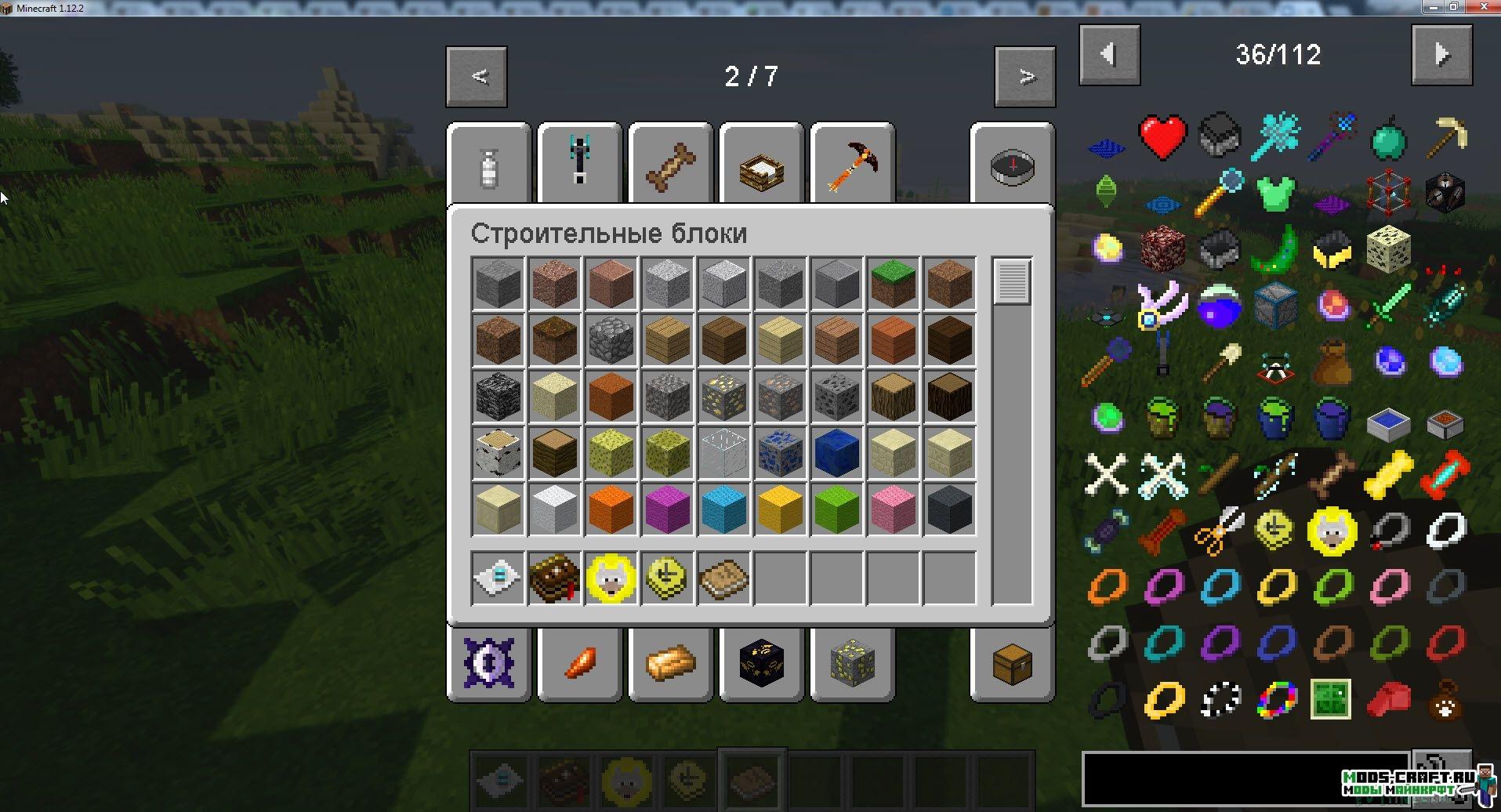Pick the red heart item

[x=1162, y=137]
